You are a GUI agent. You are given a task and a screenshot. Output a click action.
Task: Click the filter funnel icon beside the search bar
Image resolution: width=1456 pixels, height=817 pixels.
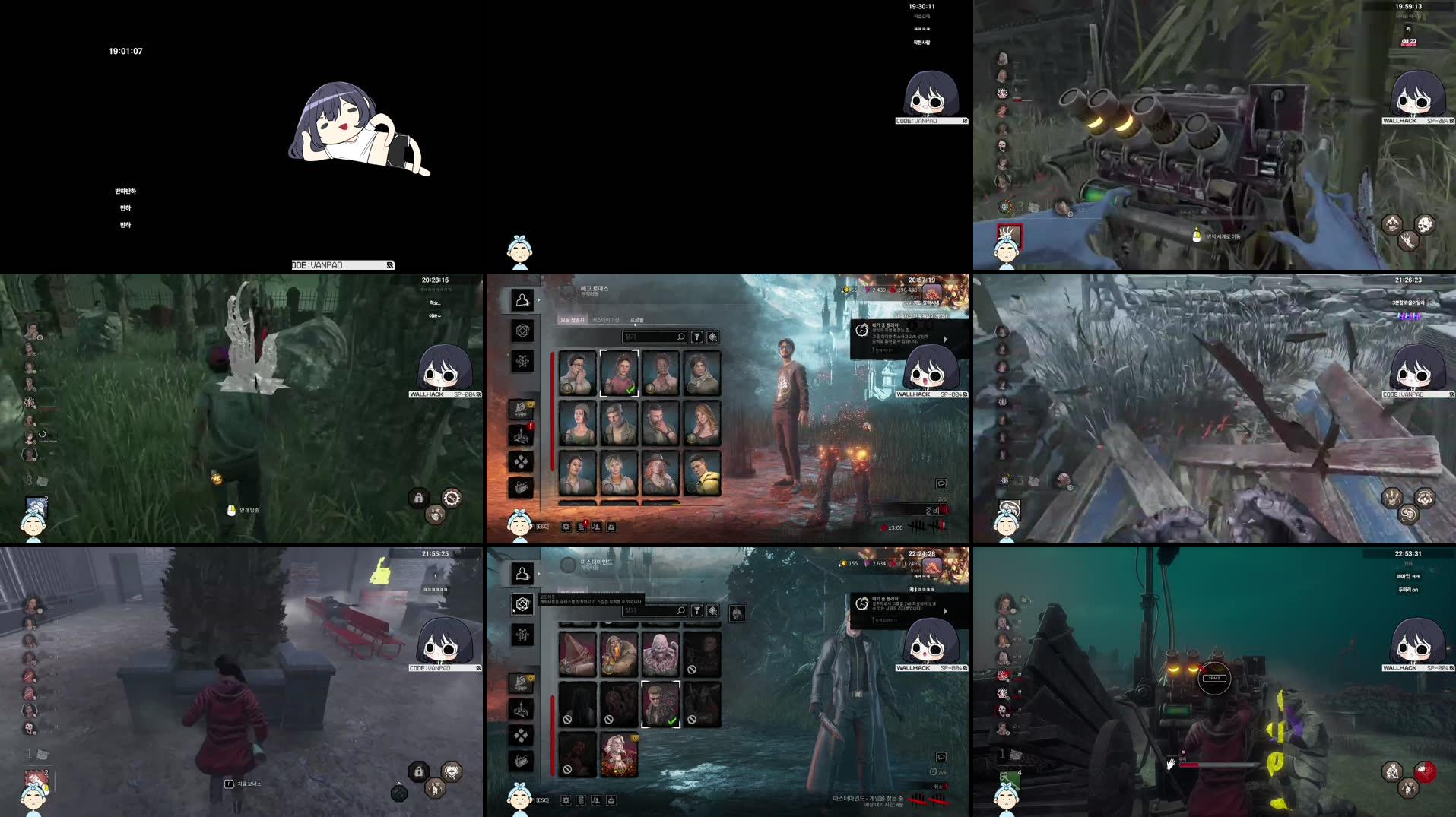click(697, 337)
